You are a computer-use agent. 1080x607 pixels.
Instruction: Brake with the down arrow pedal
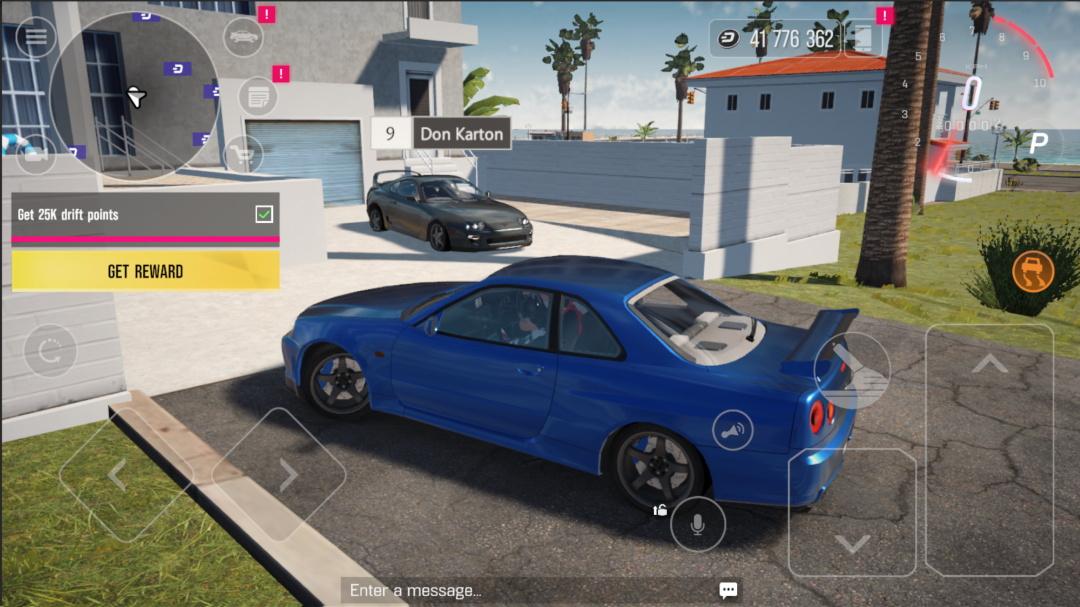click(852, 512)
